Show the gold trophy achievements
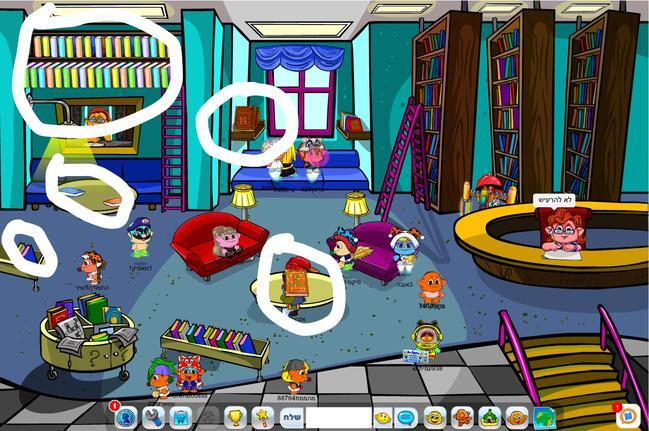Screen dimensions: 649x431 tap(235, 417)
